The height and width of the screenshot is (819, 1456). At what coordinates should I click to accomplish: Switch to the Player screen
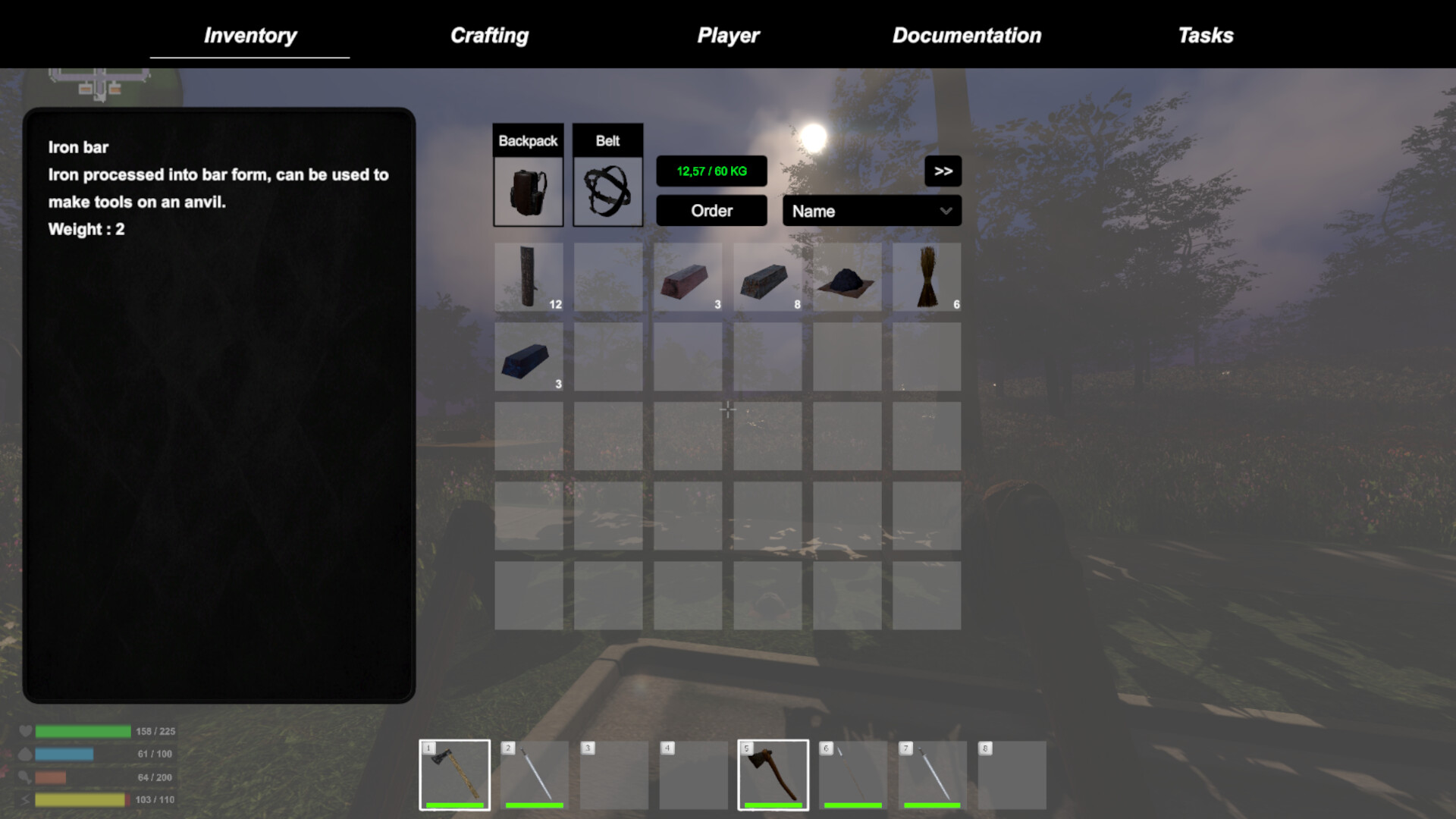click(x=728, y=35)
